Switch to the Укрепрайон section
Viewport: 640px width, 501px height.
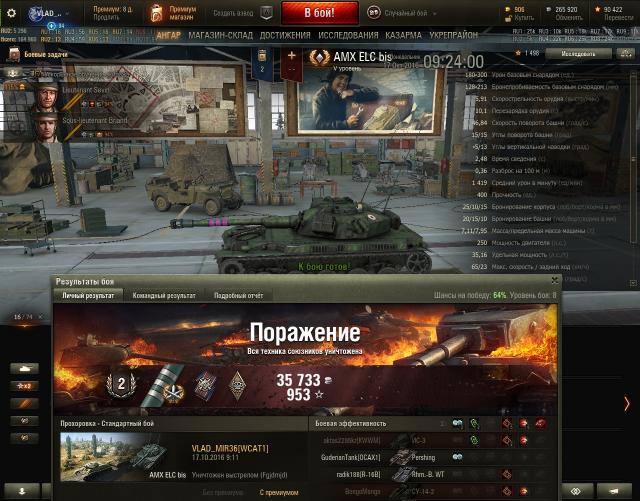(454, 35)
